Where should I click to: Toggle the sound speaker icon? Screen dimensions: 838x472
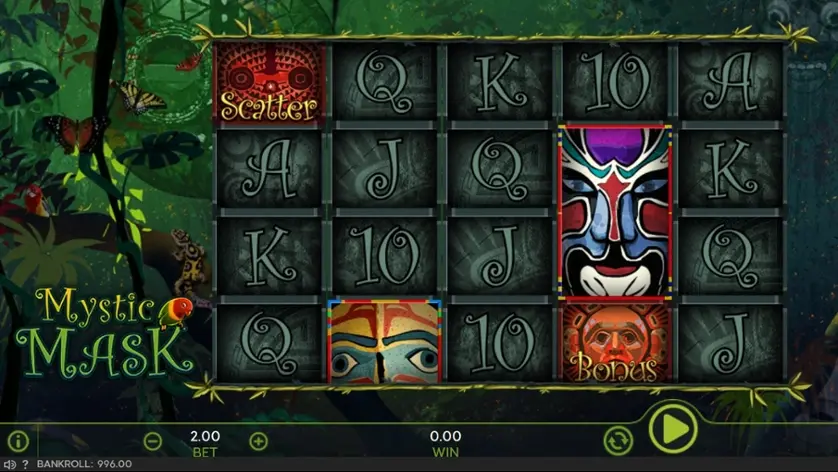pos(10,465)
